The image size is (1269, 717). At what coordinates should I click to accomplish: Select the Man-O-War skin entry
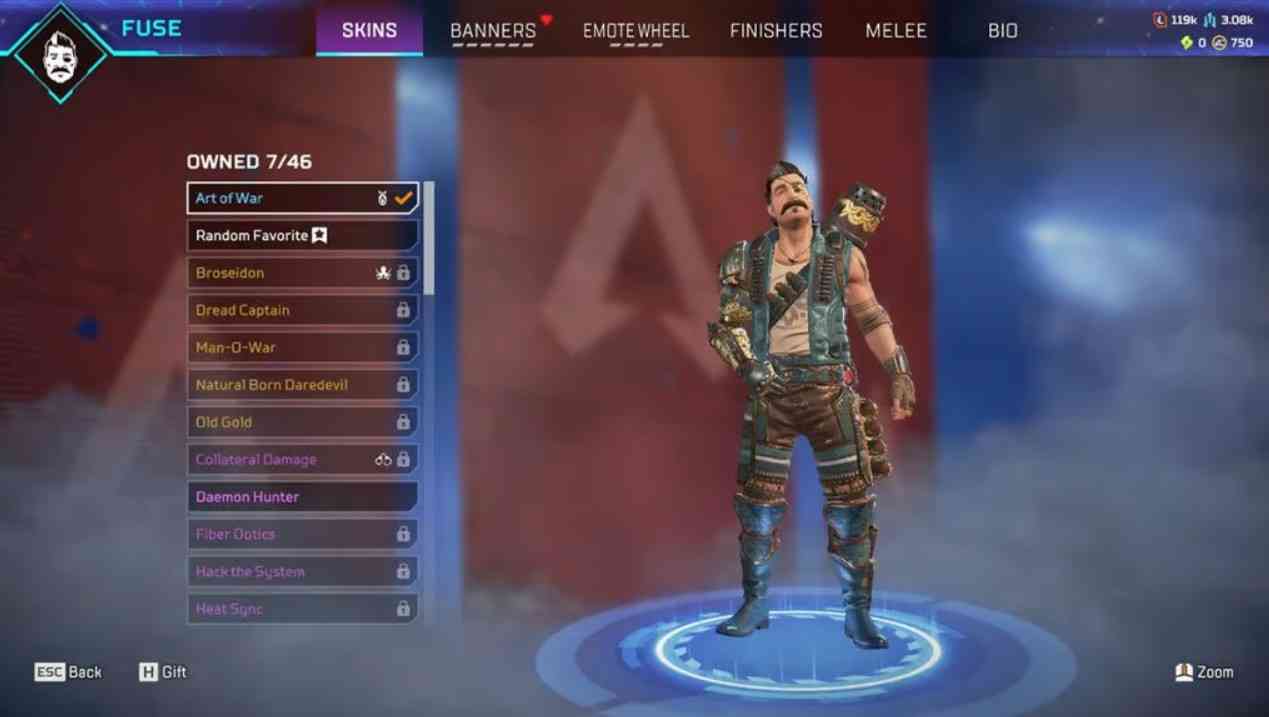point(302,348)
